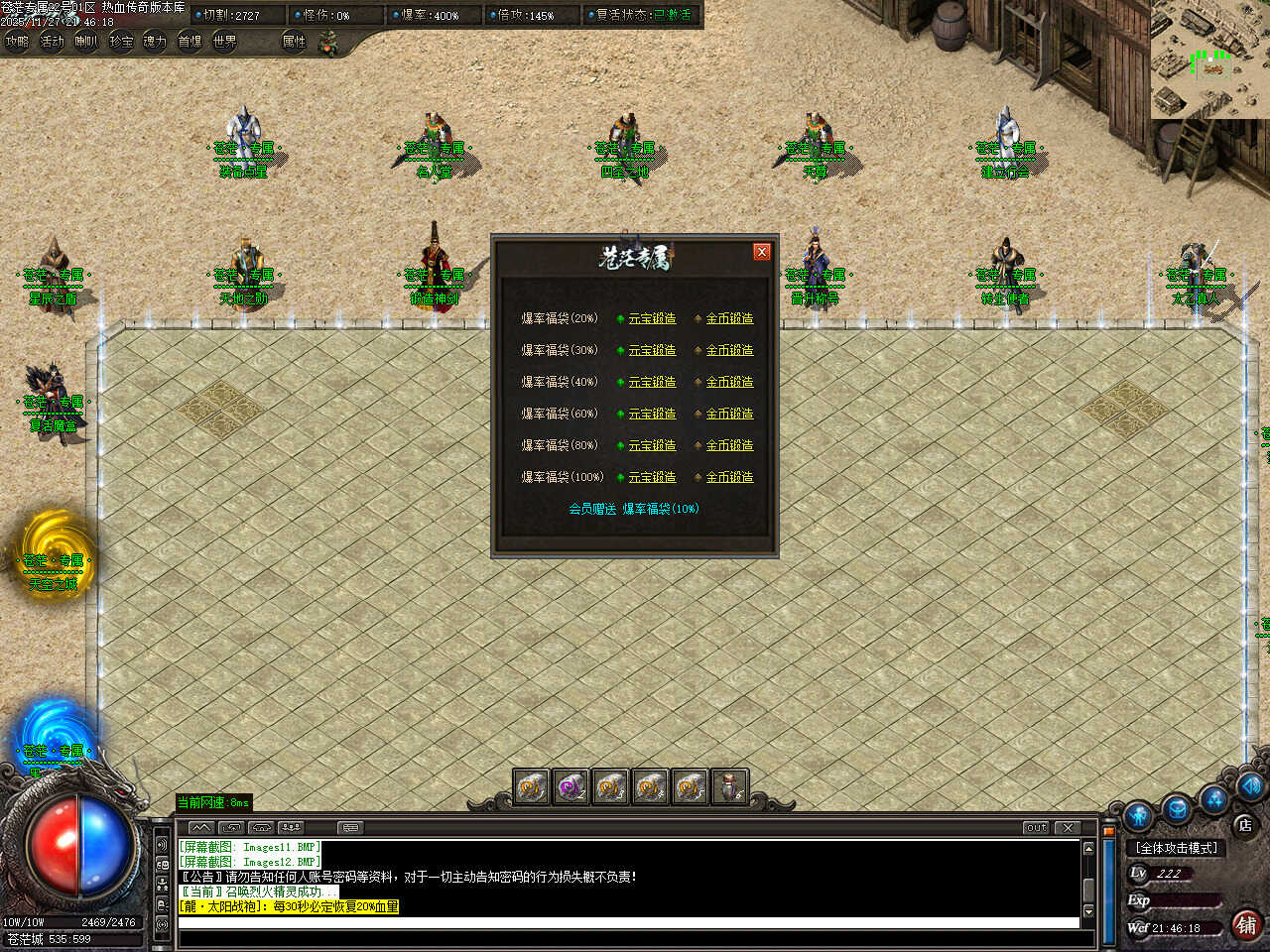Use the purple scroll in the hotbar

click(571, 787)
